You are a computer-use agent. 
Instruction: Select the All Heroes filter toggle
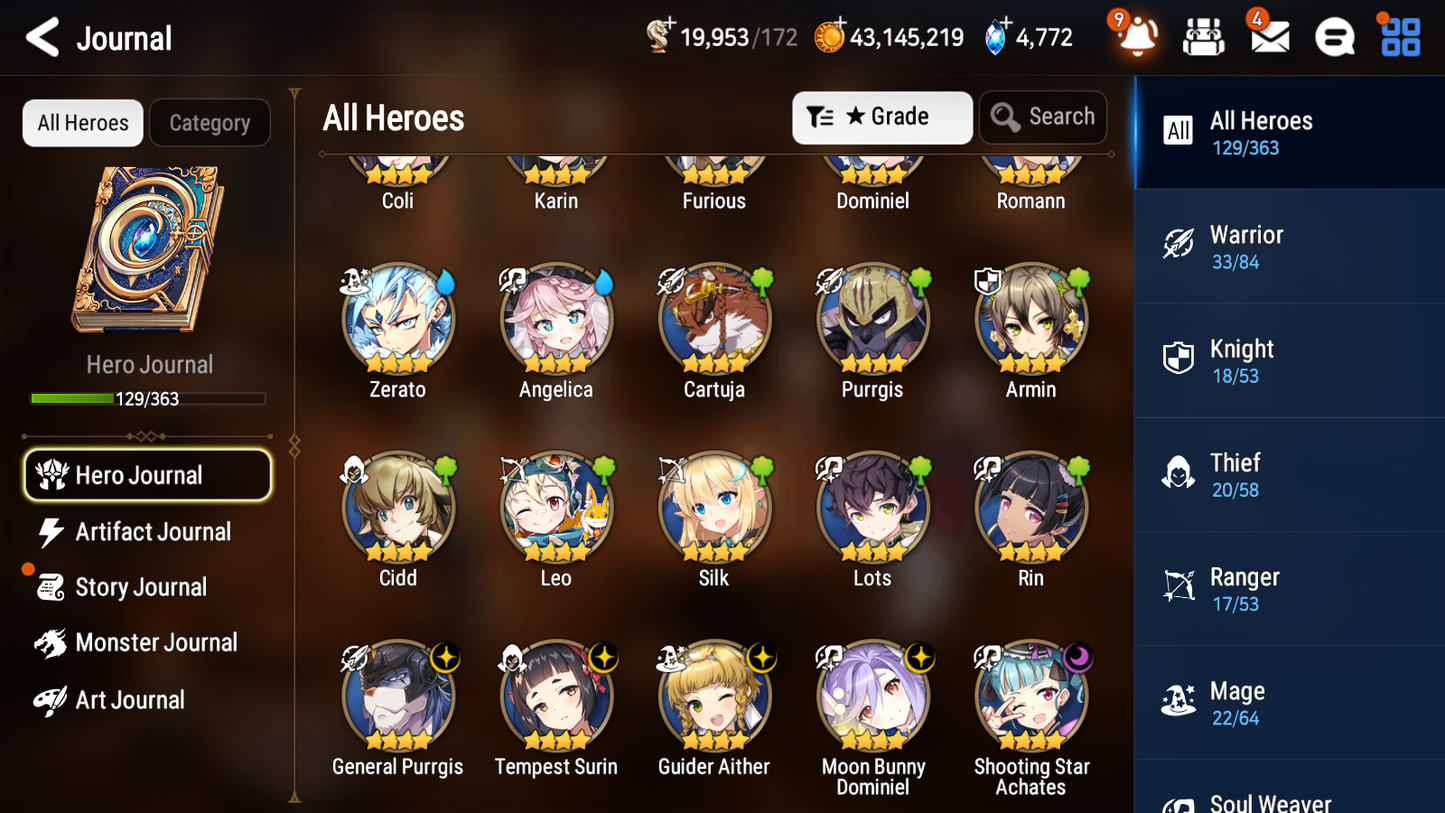82,123
